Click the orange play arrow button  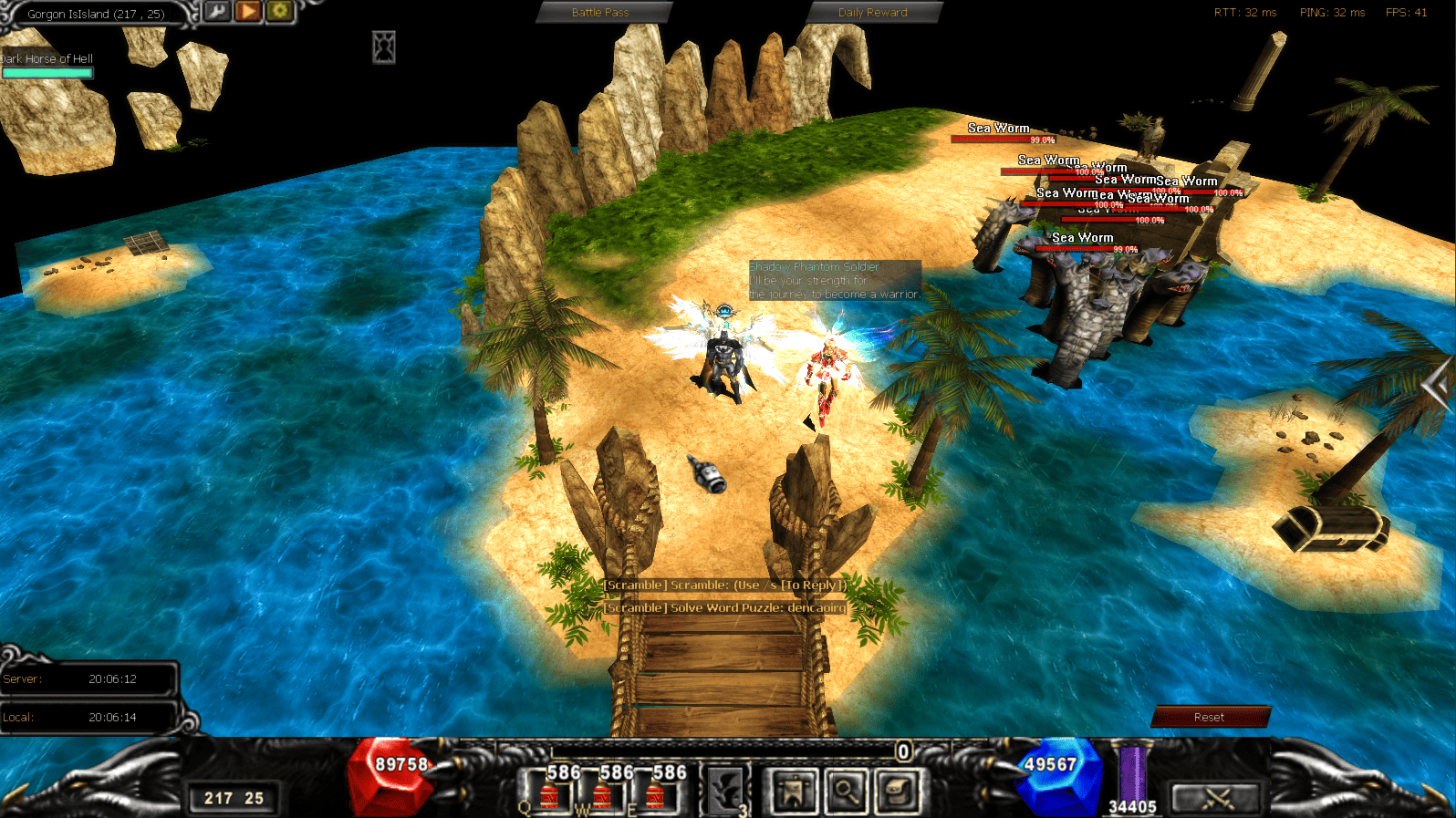click(248, 12)
